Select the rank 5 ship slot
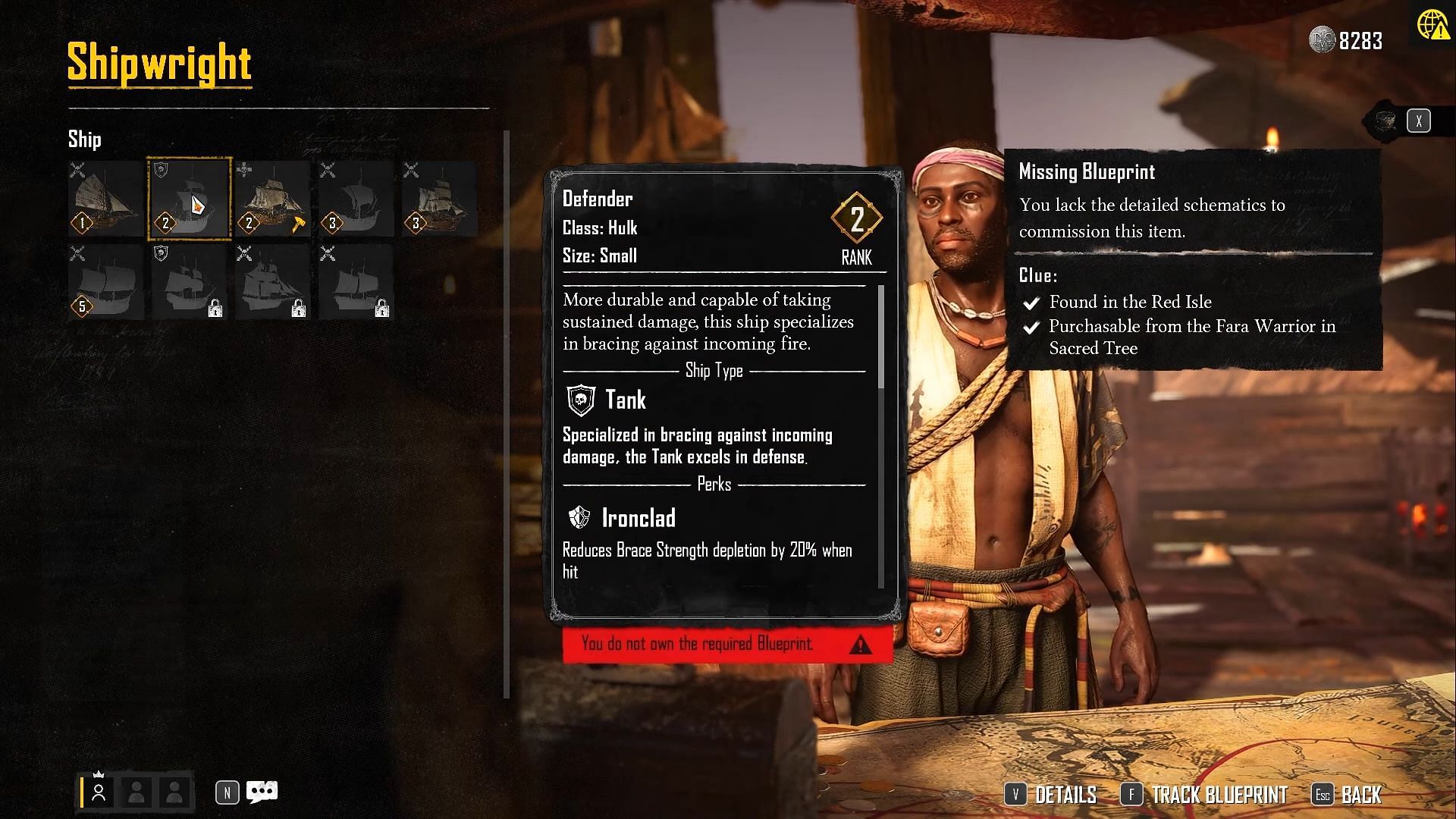This screenshot has width=1456, height=819. [x=106, y=281]
